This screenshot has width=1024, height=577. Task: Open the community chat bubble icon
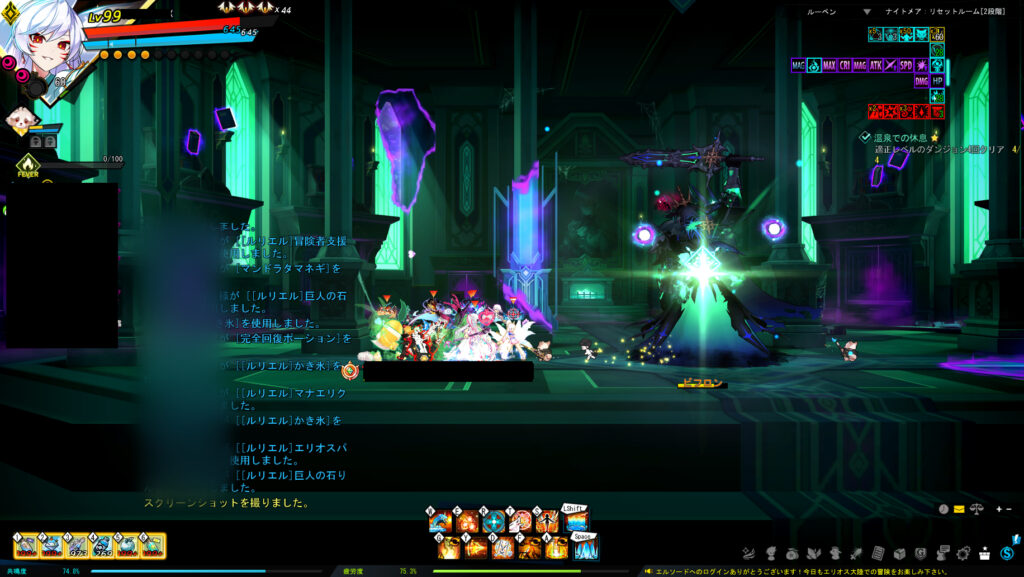[x=943, y=553]
